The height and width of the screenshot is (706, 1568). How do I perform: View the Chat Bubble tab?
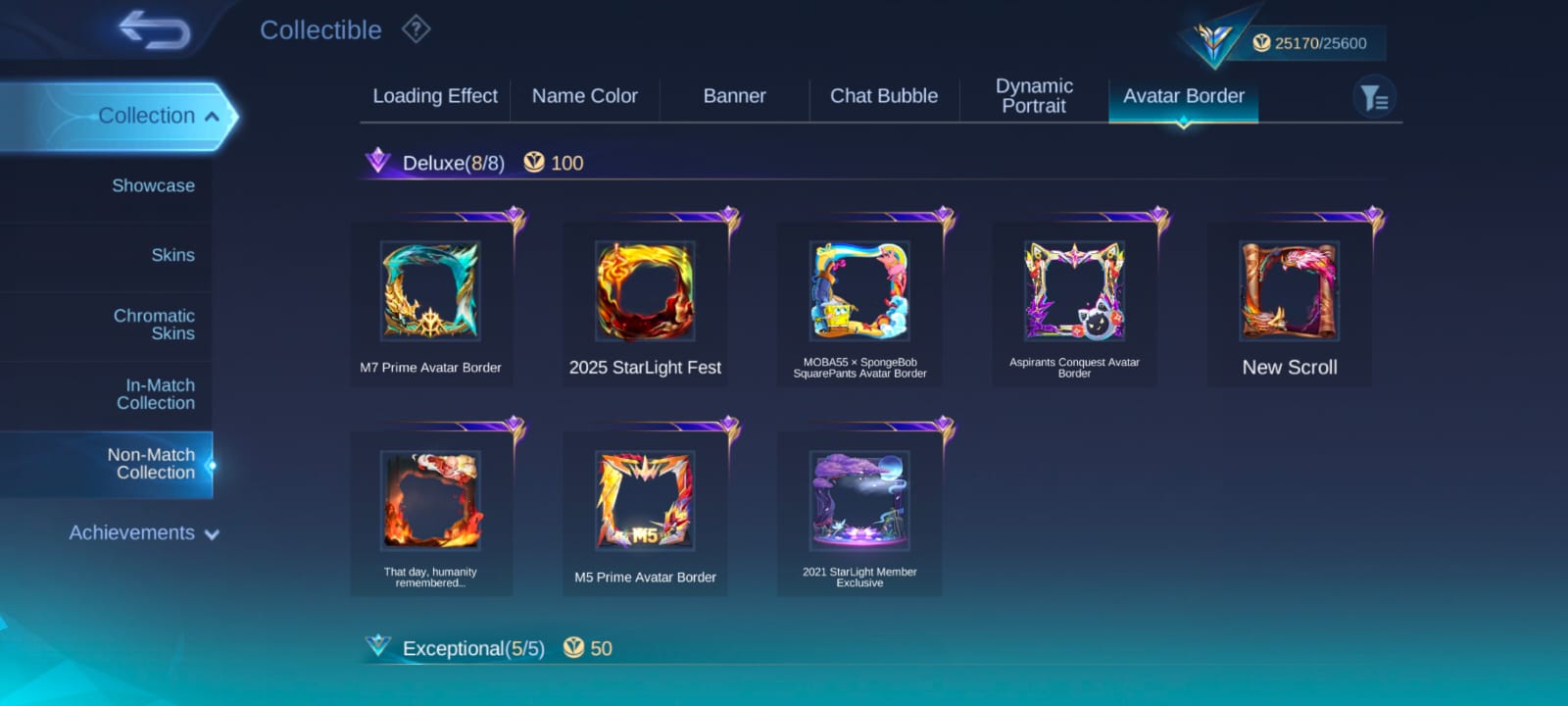884,96
